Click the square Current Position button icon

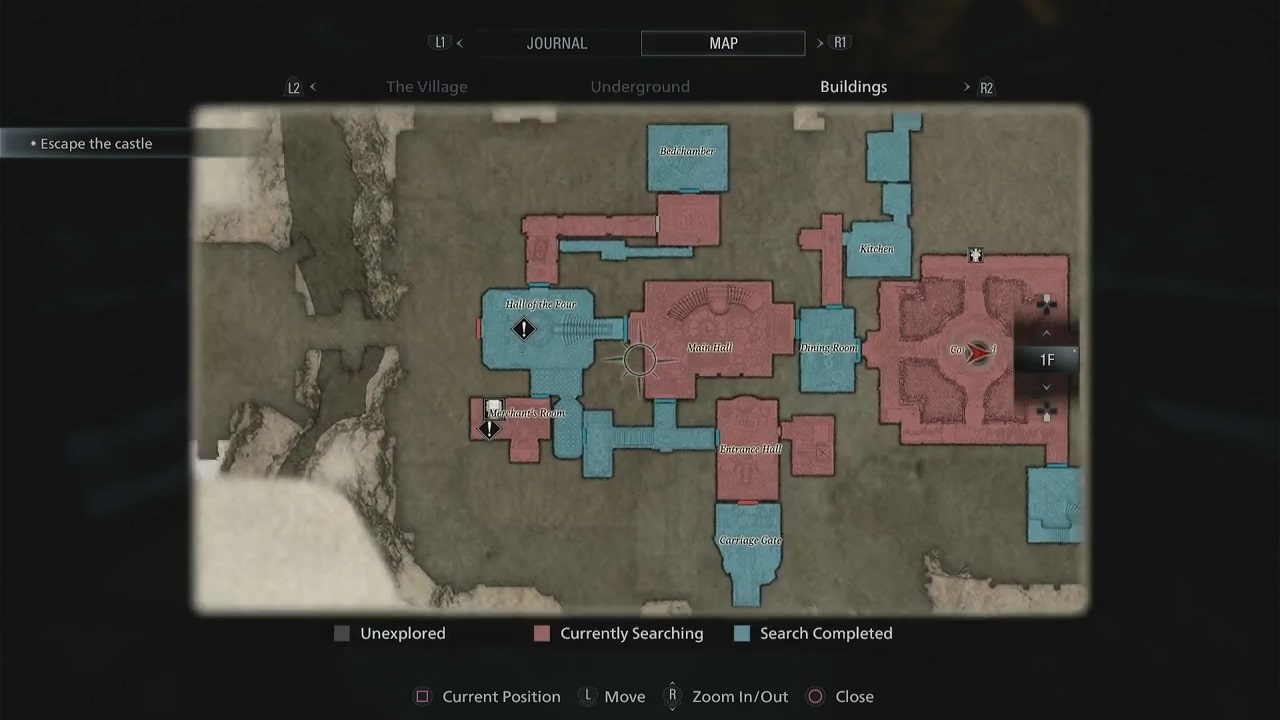click(x=422, y=696)
